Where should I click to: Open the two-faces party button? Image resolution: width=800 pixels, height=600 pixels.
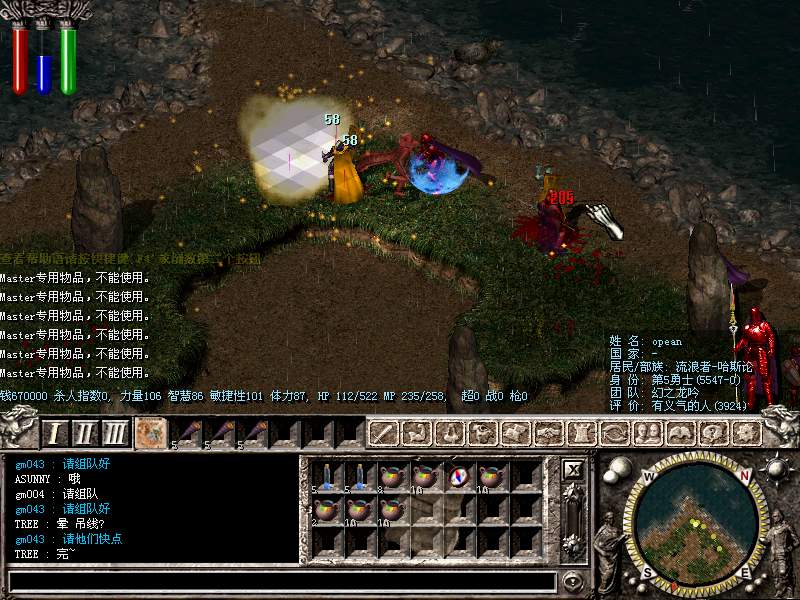pyautogui.click(x=645, y=433)
